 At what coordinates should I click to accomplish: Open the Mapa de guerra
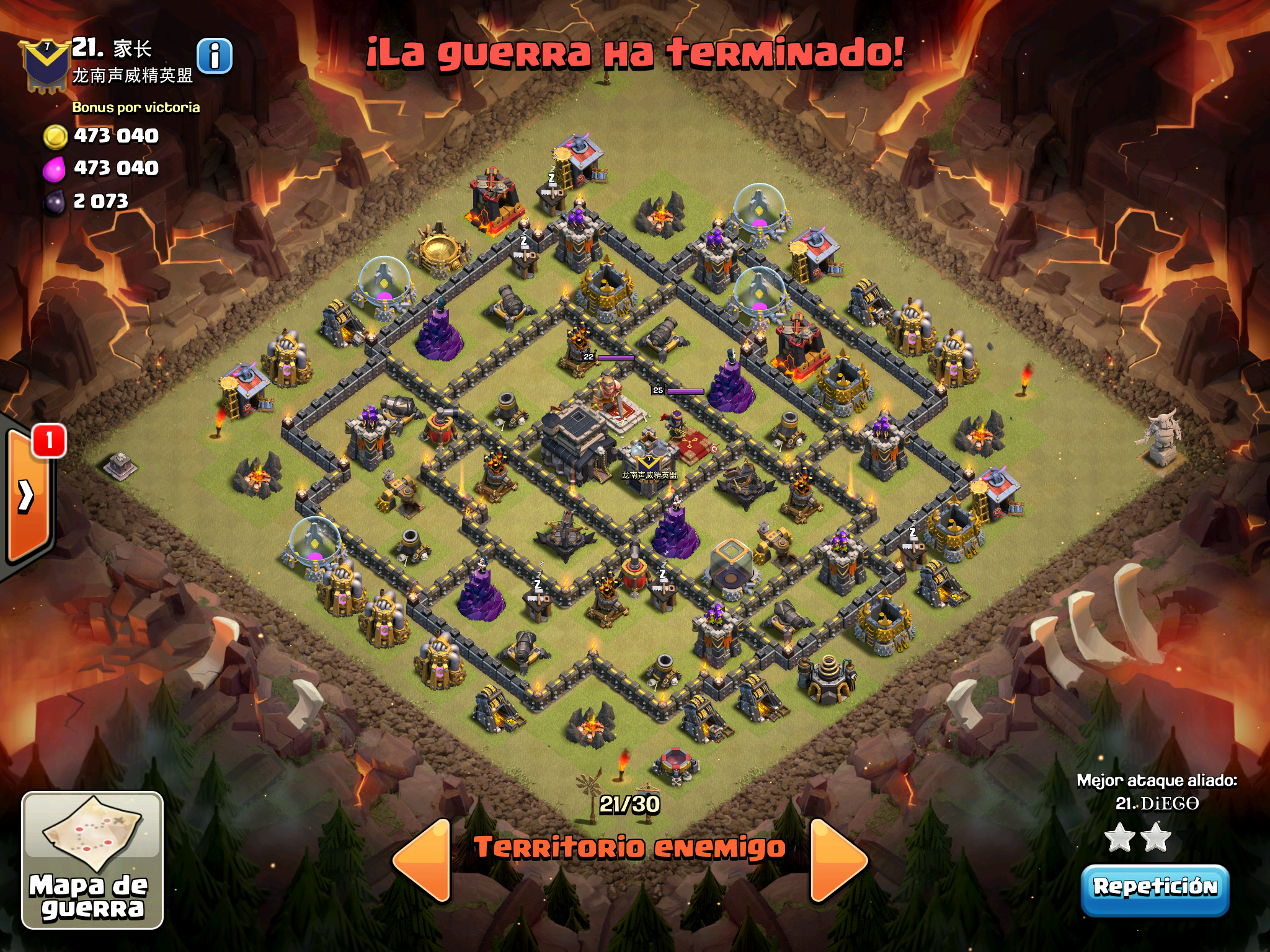[x=92, y=860]
